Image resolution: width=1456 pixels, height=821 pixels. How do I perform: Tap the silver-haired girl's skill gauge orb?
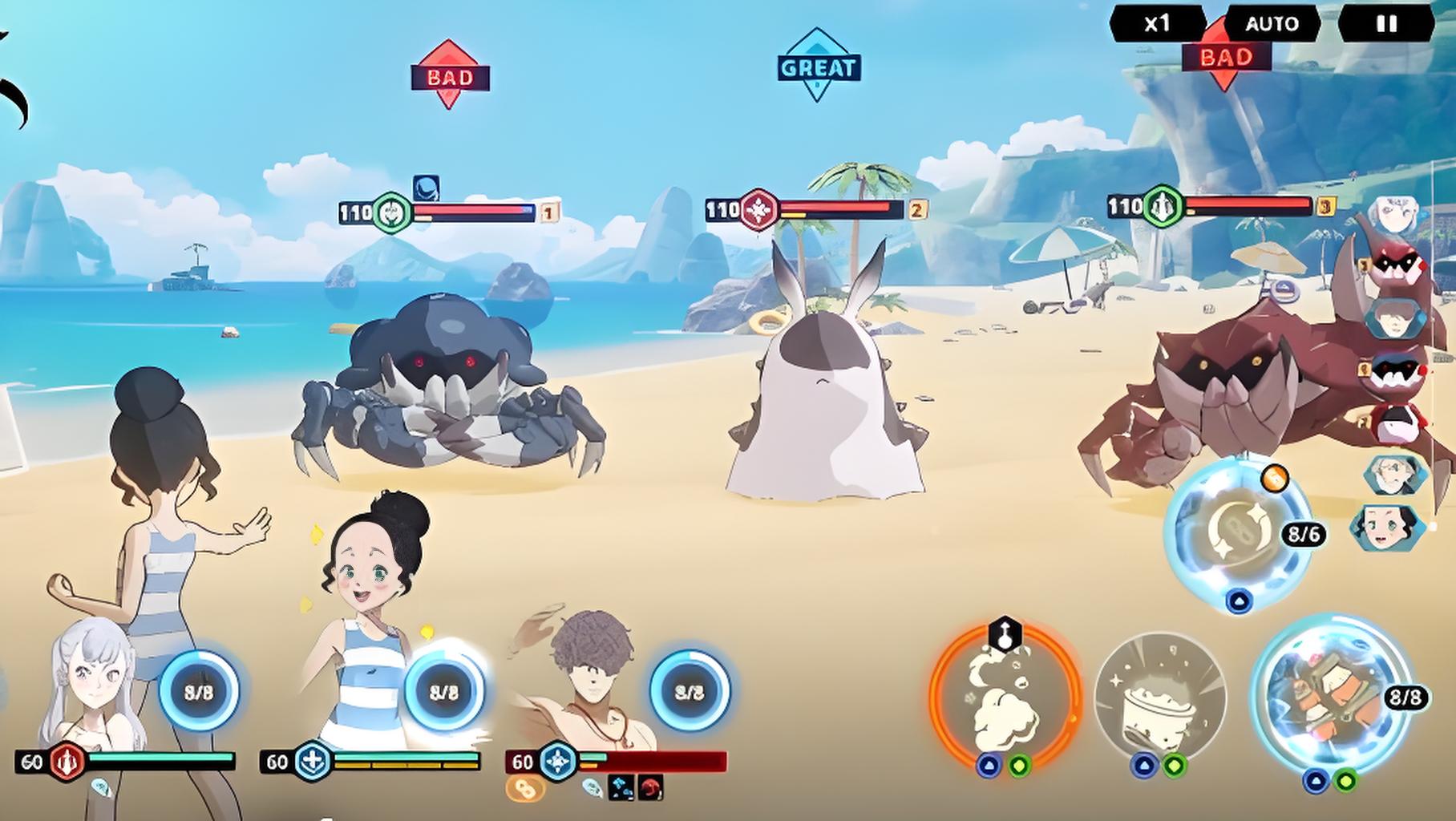click(199, 691)
